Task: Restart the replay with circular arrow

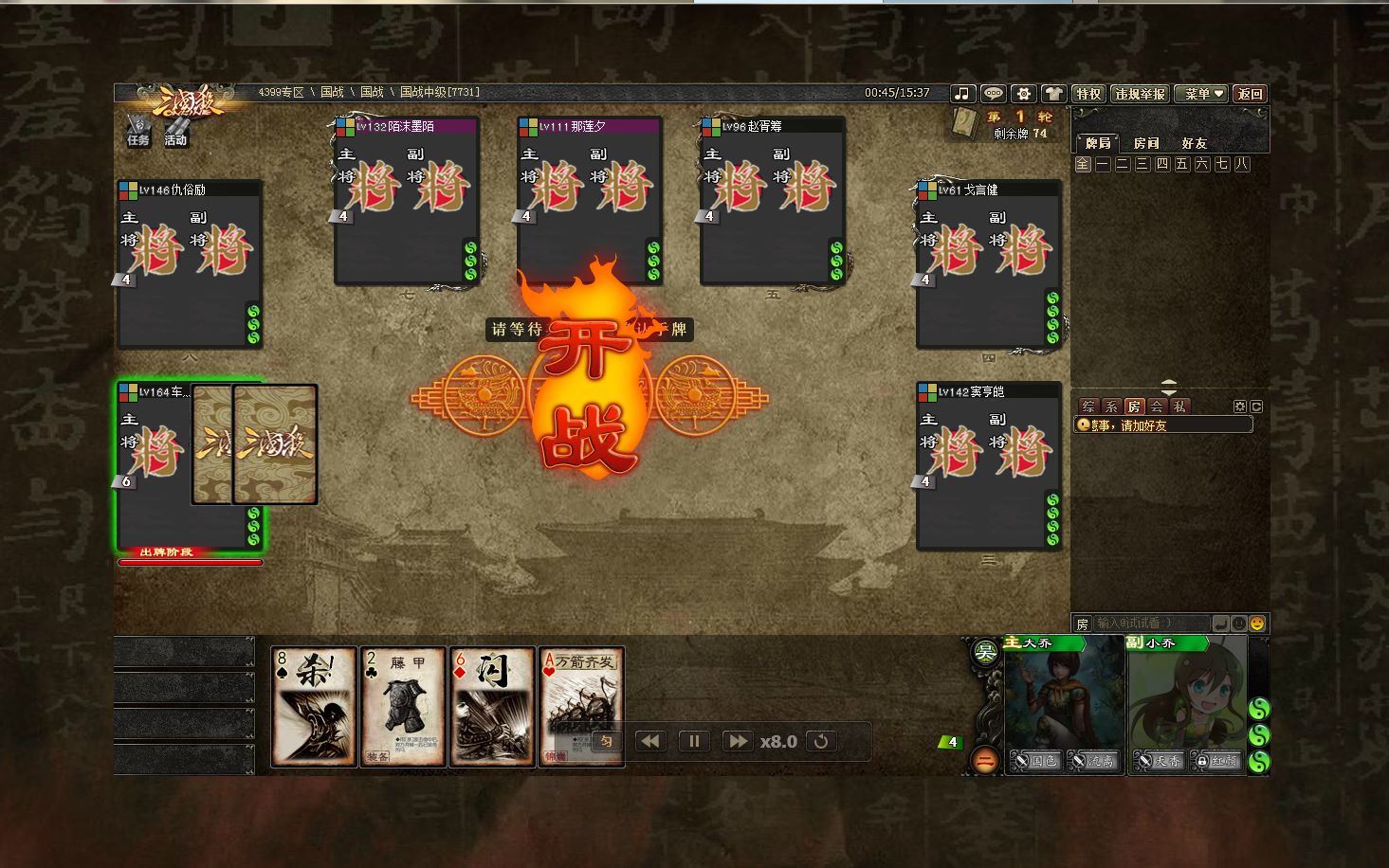Action: coord(821,741)
